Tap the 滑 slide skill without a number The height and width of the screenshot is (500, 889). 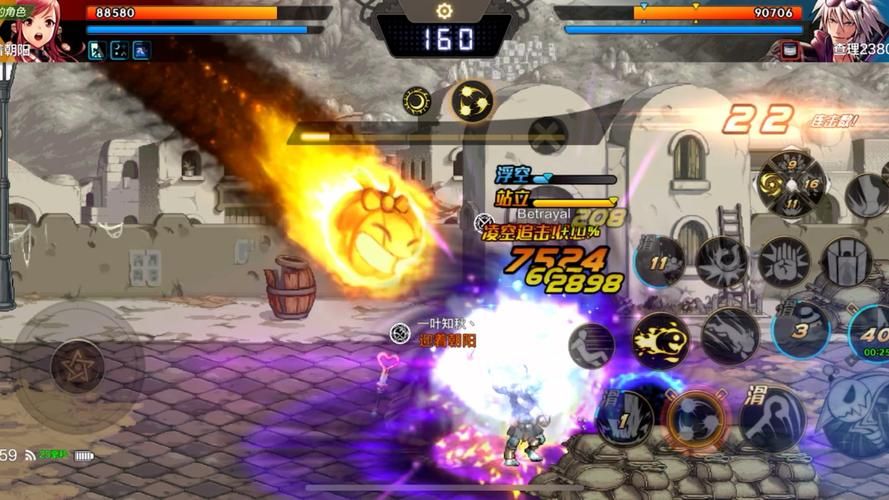pos(771,416)
